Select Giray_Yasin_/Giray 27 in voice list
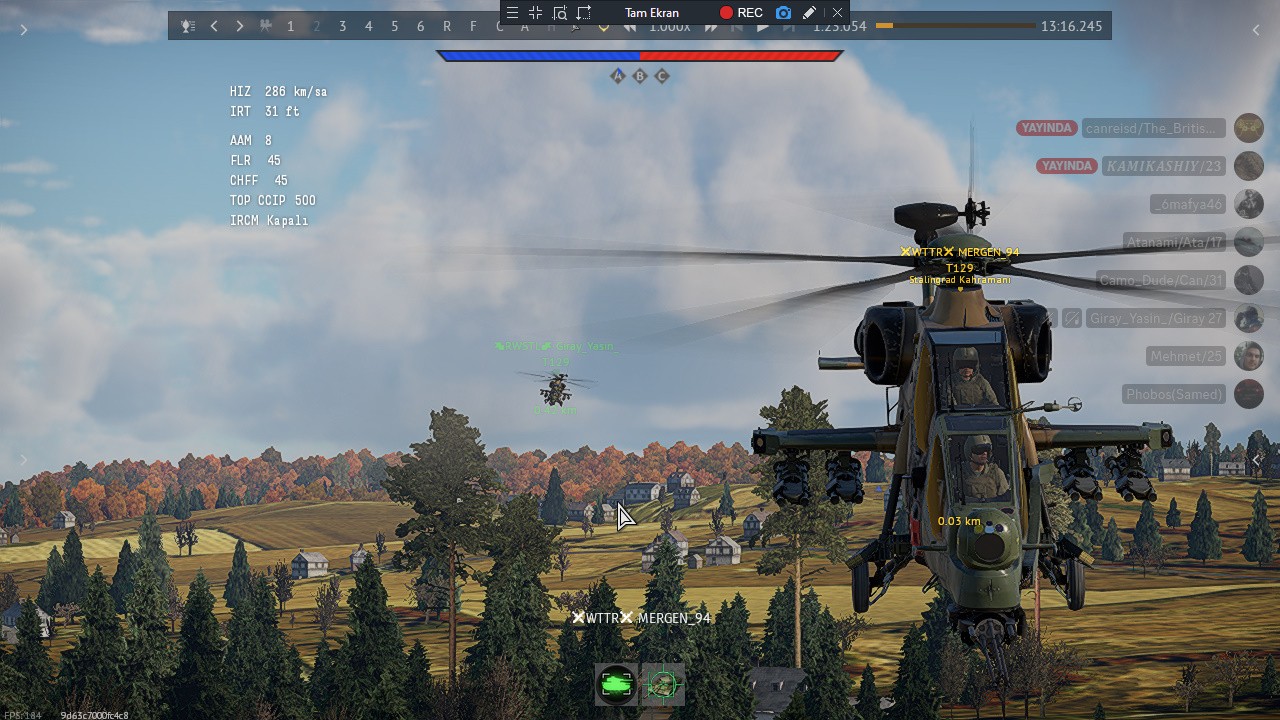 (x=1156, y=318)
